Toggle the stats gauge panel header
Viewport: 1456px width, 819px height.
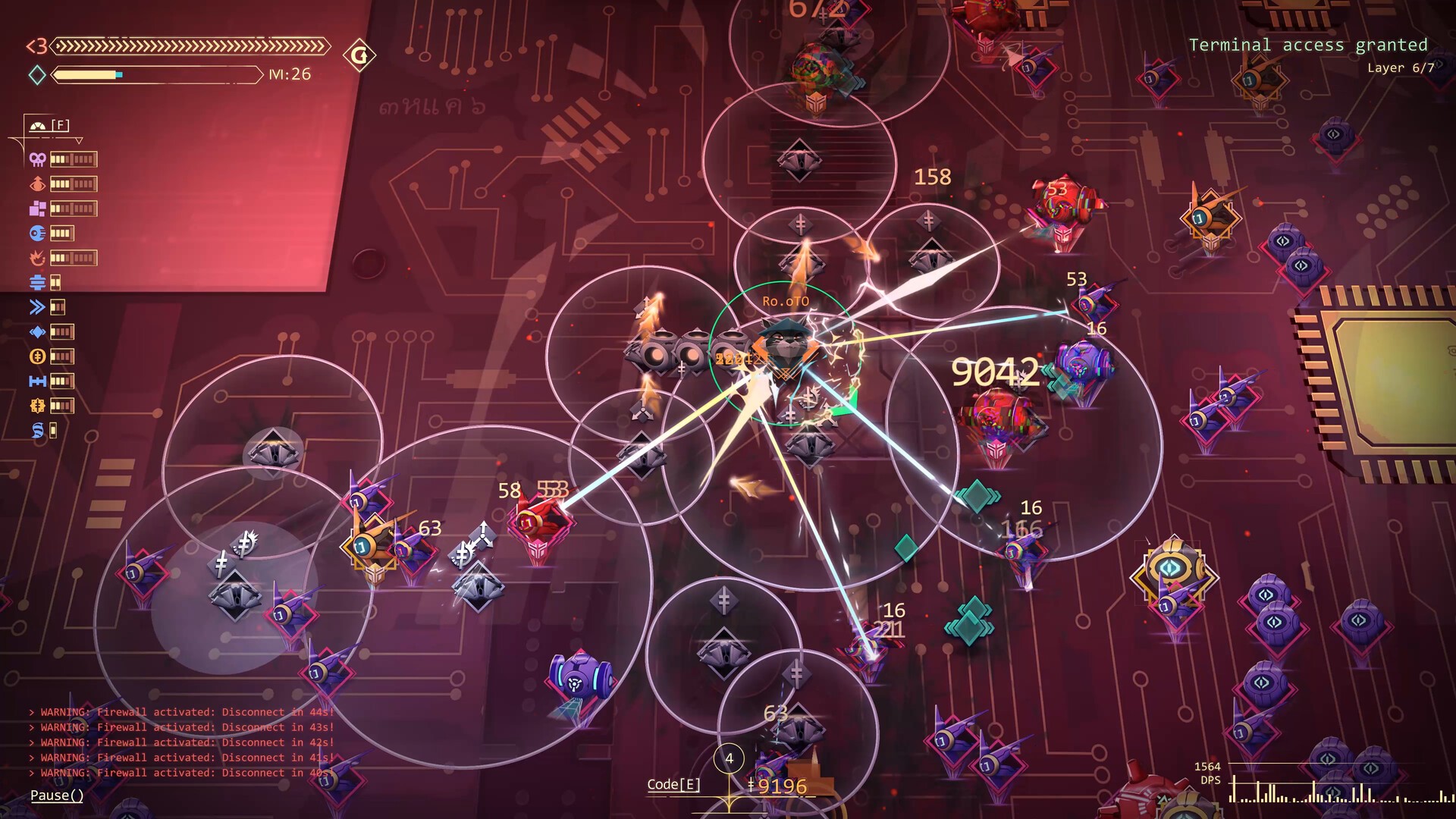(x=50, y=125)
